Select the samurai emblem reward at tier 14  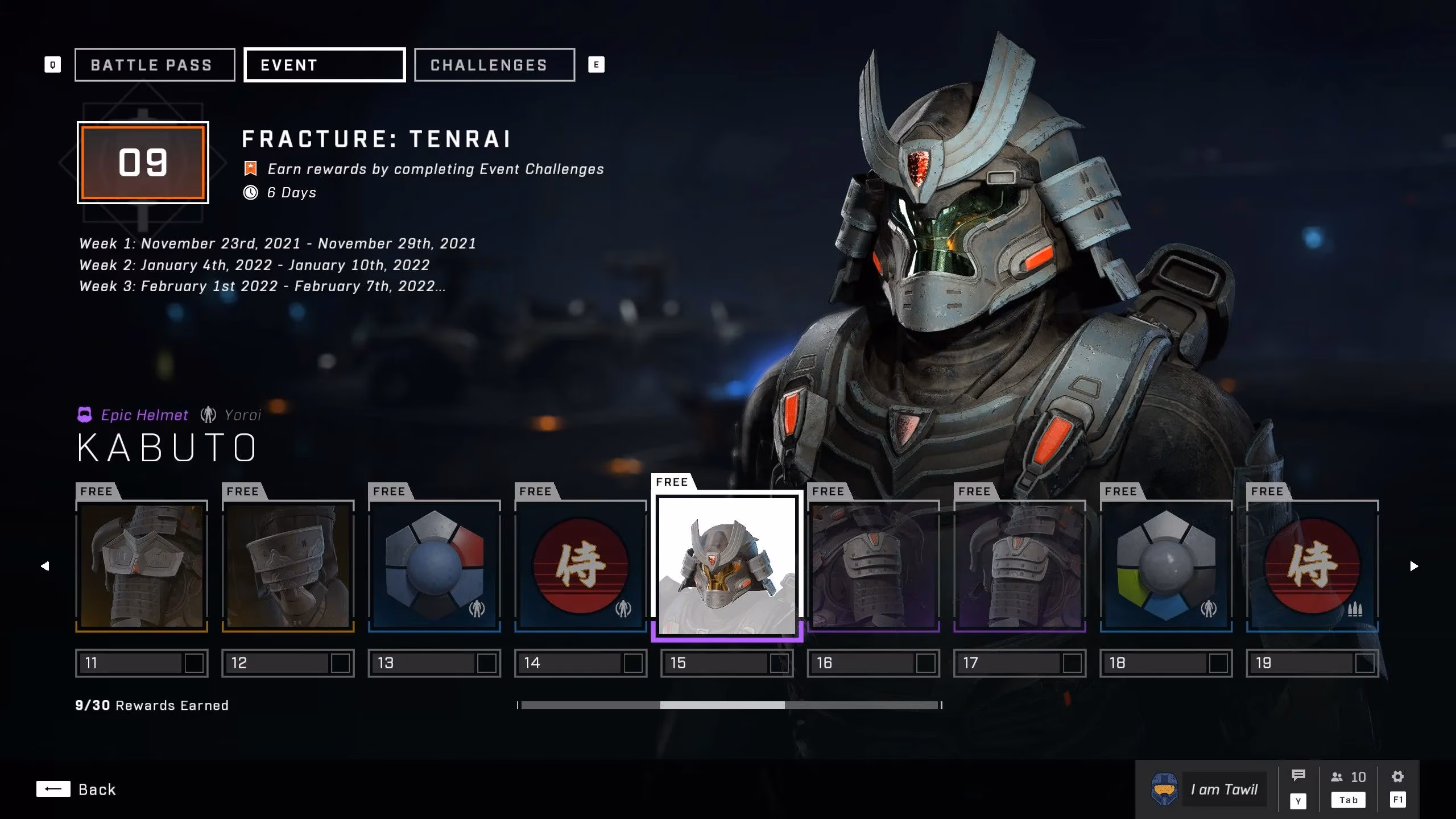(x=581, y=566)
